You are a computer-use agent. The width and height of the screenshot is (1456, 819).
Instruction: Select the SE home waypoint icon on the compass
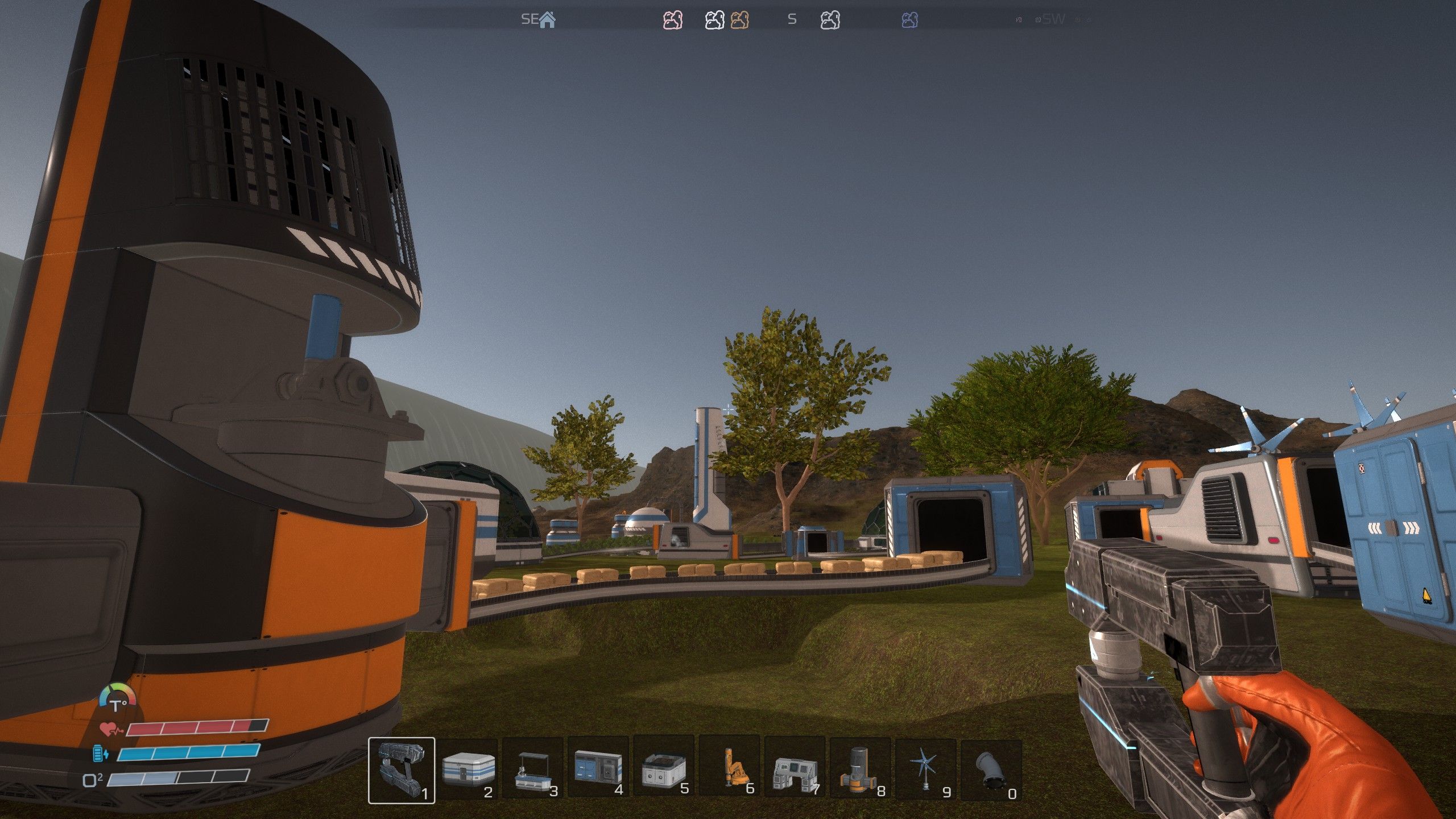(x=548, y=20)
